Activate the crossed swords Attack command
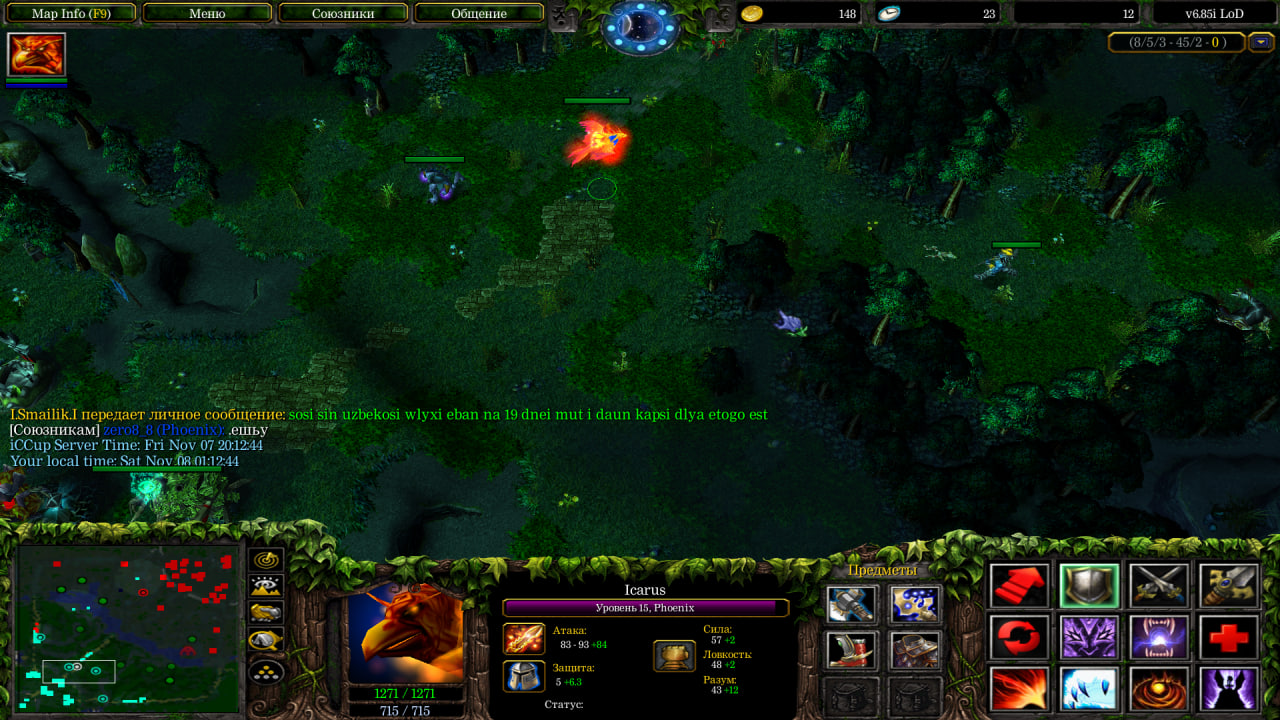This screenshot has height=720, width=1280. tap(1160, 586)
